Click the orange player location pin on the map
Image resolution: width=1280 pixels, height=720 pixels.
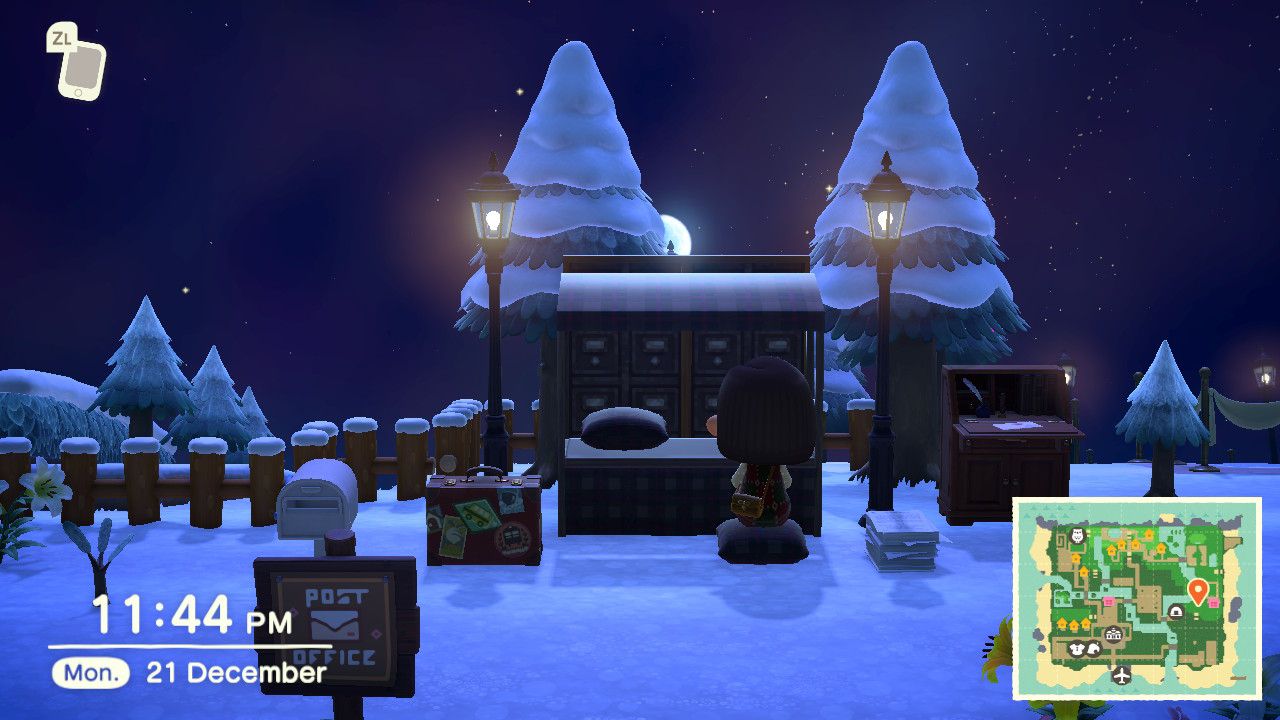tap(1198, 587)
